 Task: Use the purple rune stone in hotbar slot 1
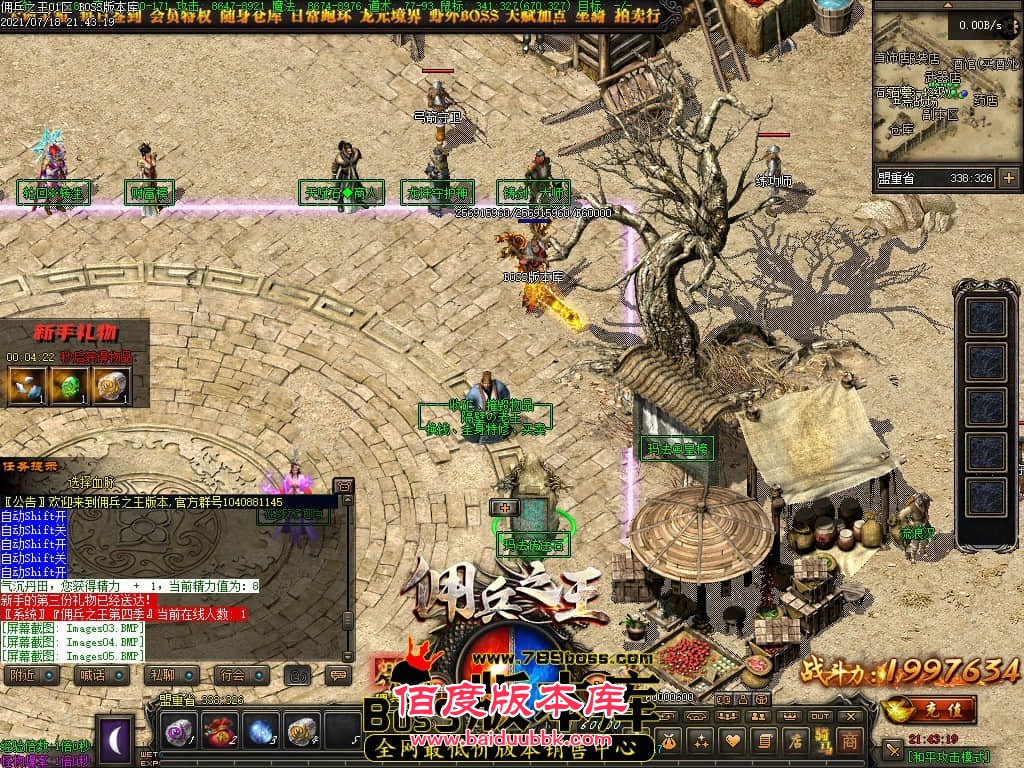178,731
